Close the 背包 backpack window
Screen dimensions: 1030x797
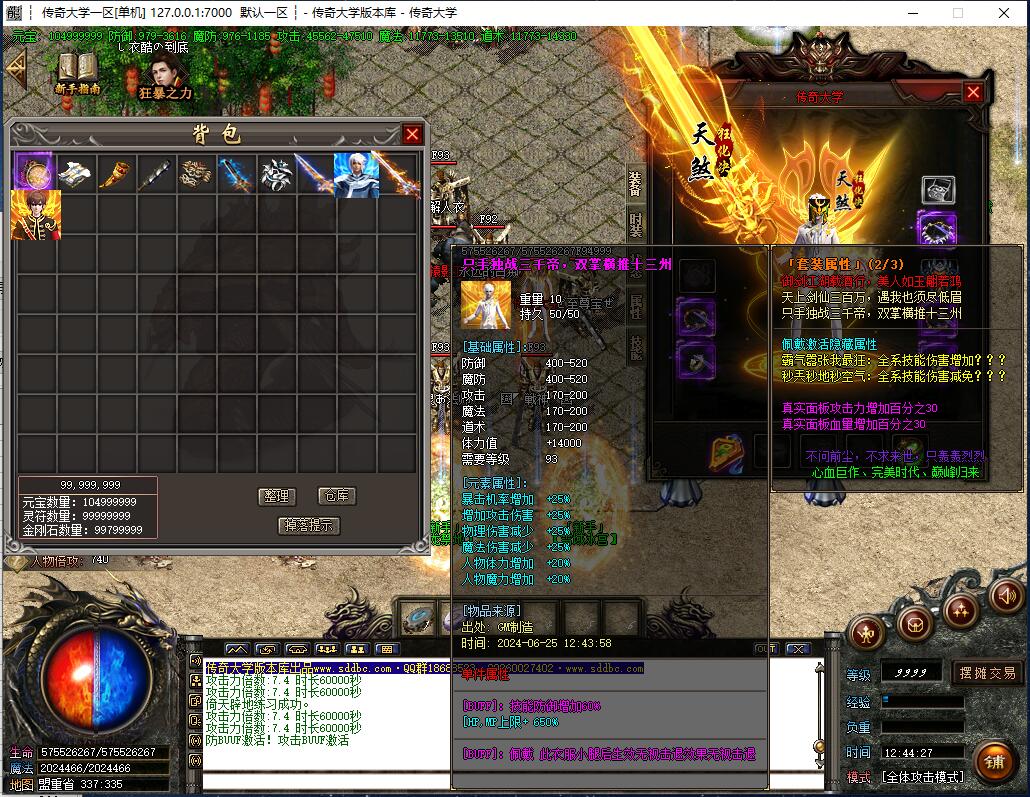[x=412, y=134]
